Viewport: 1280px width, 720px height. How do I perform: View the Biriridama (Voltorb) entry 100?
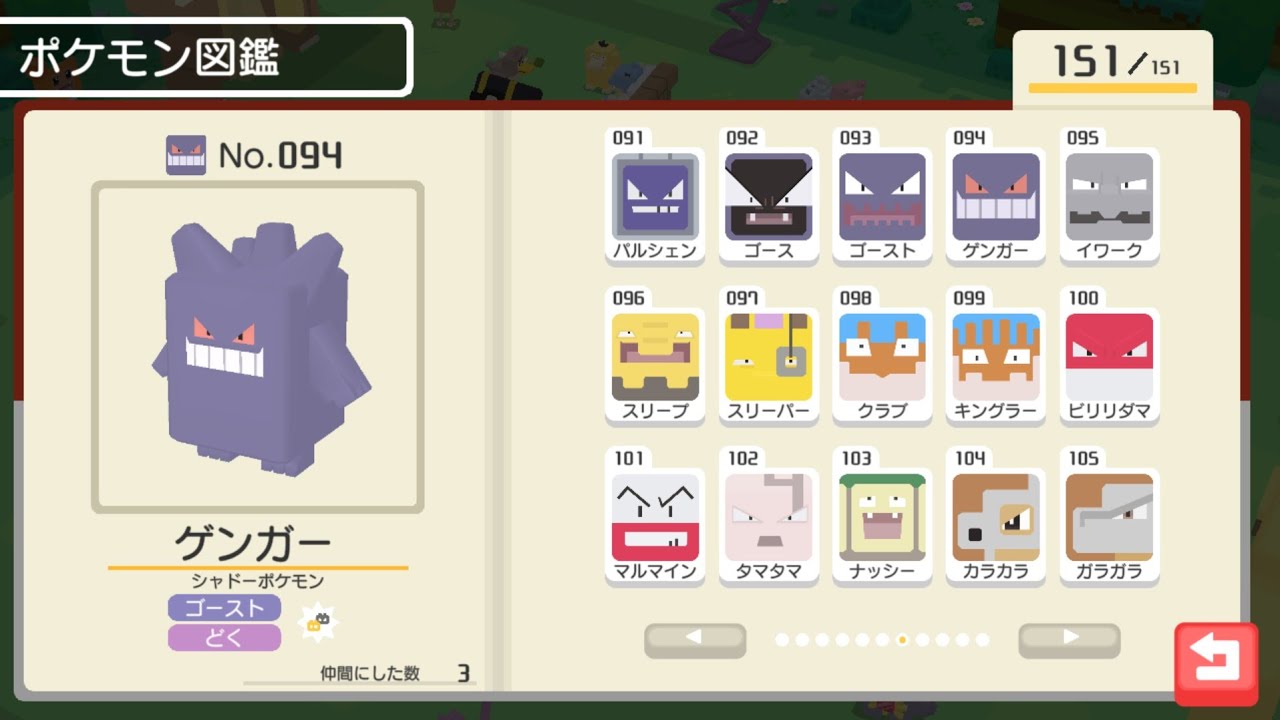tap(1110, 356)
